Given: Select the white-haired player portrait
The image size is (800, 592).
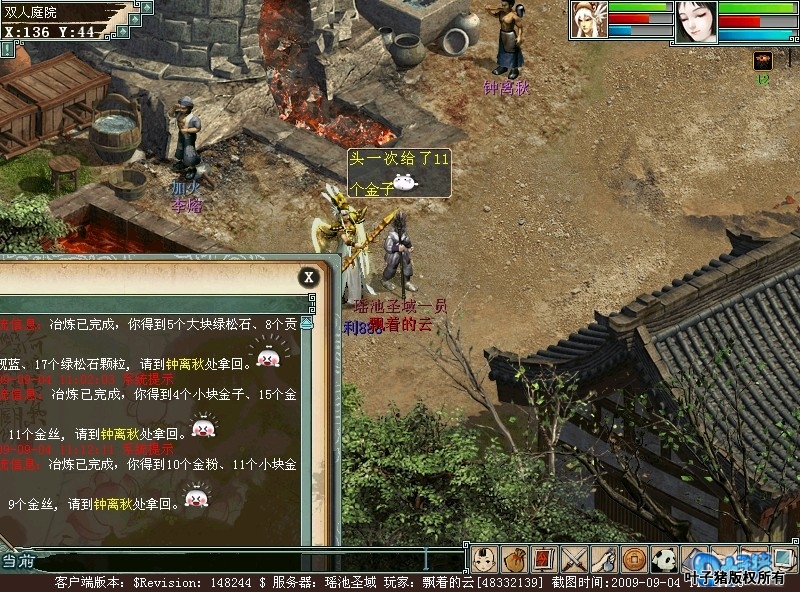Looking at the screenshot, I should point(589,20).
